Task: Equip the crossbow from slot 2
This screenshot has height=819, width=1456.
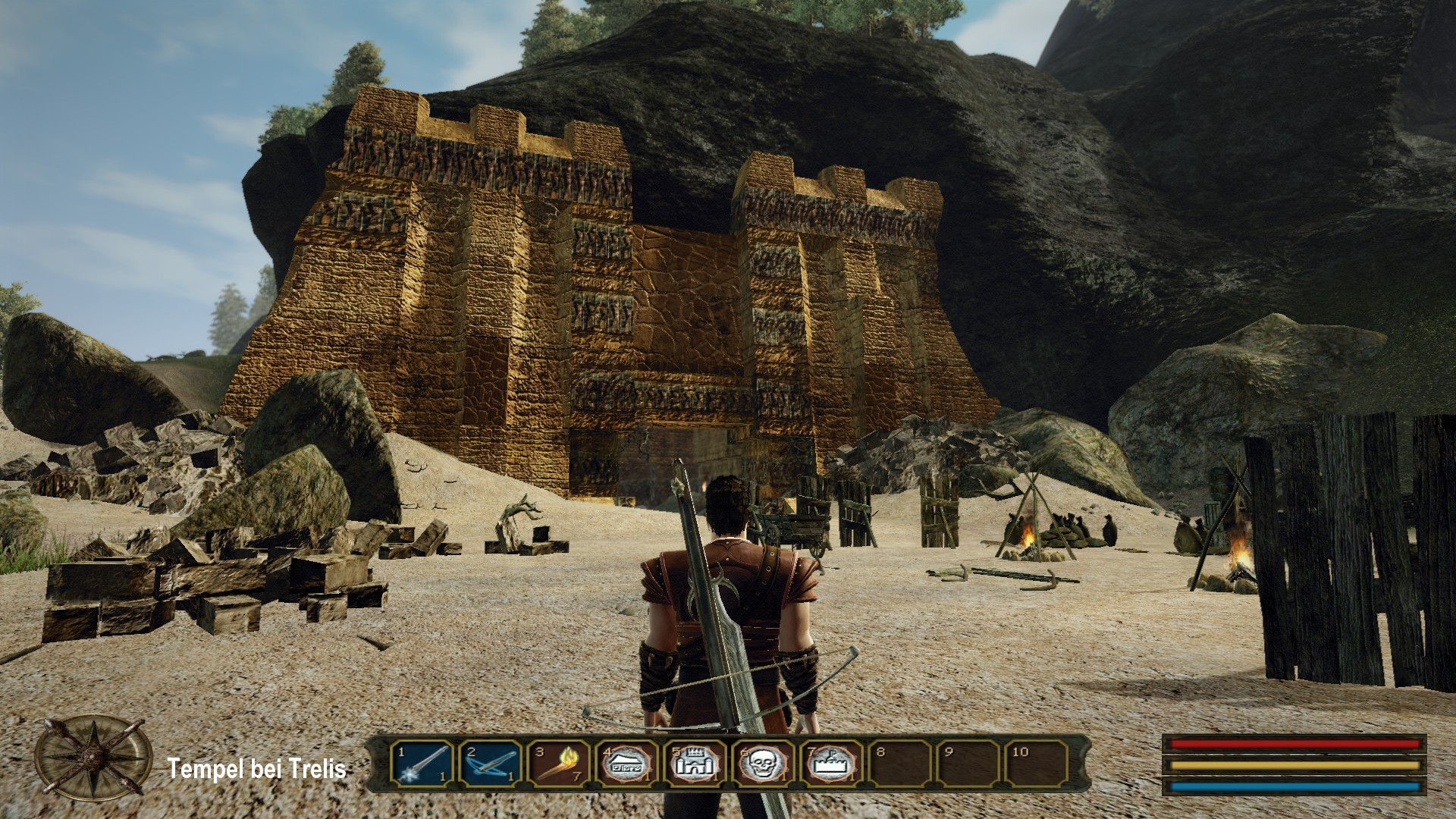Action: (x=491, y=764)
